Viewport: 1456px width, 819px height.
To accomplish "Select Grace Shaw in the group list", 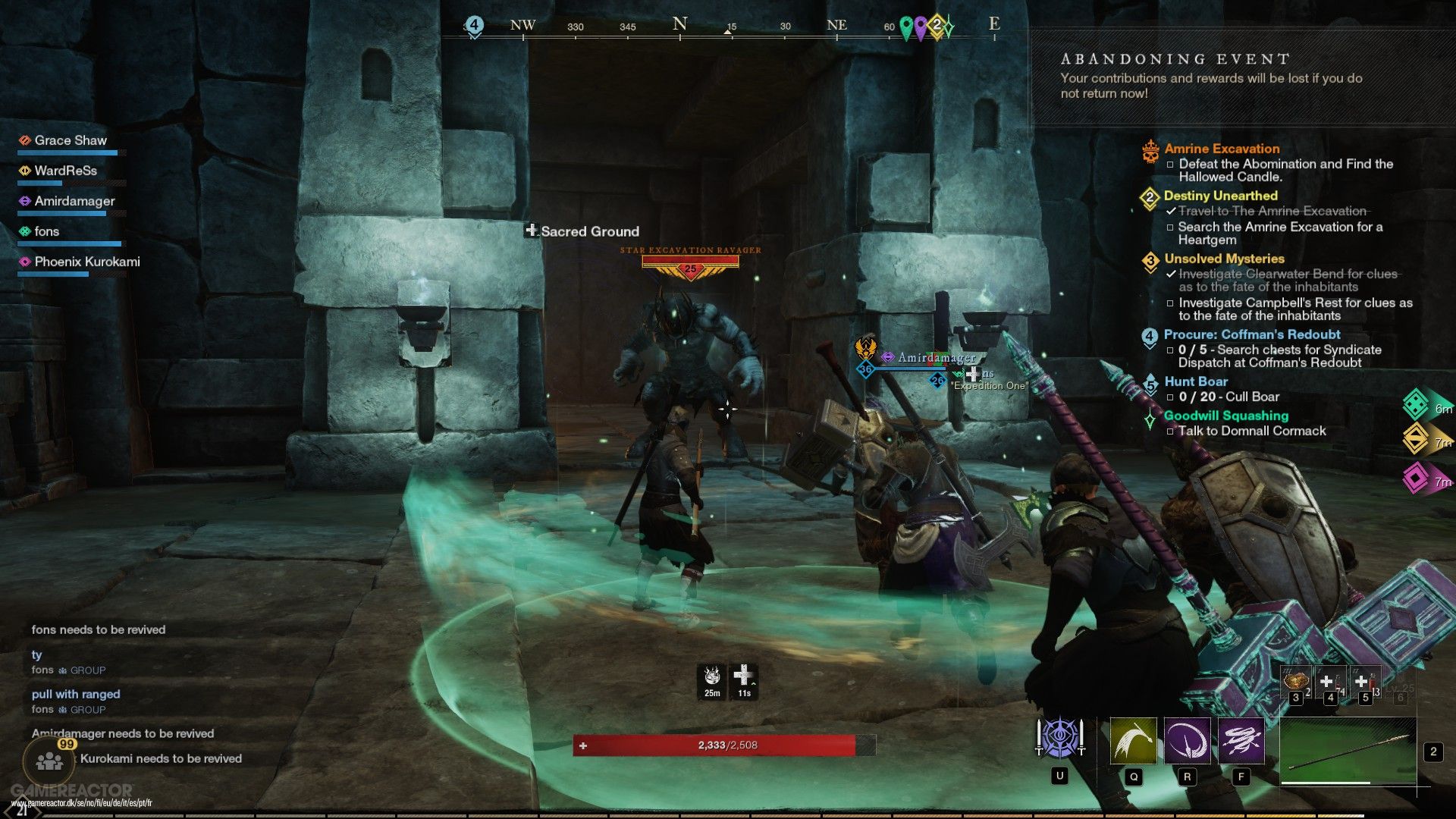I will (x=71, y=140).
